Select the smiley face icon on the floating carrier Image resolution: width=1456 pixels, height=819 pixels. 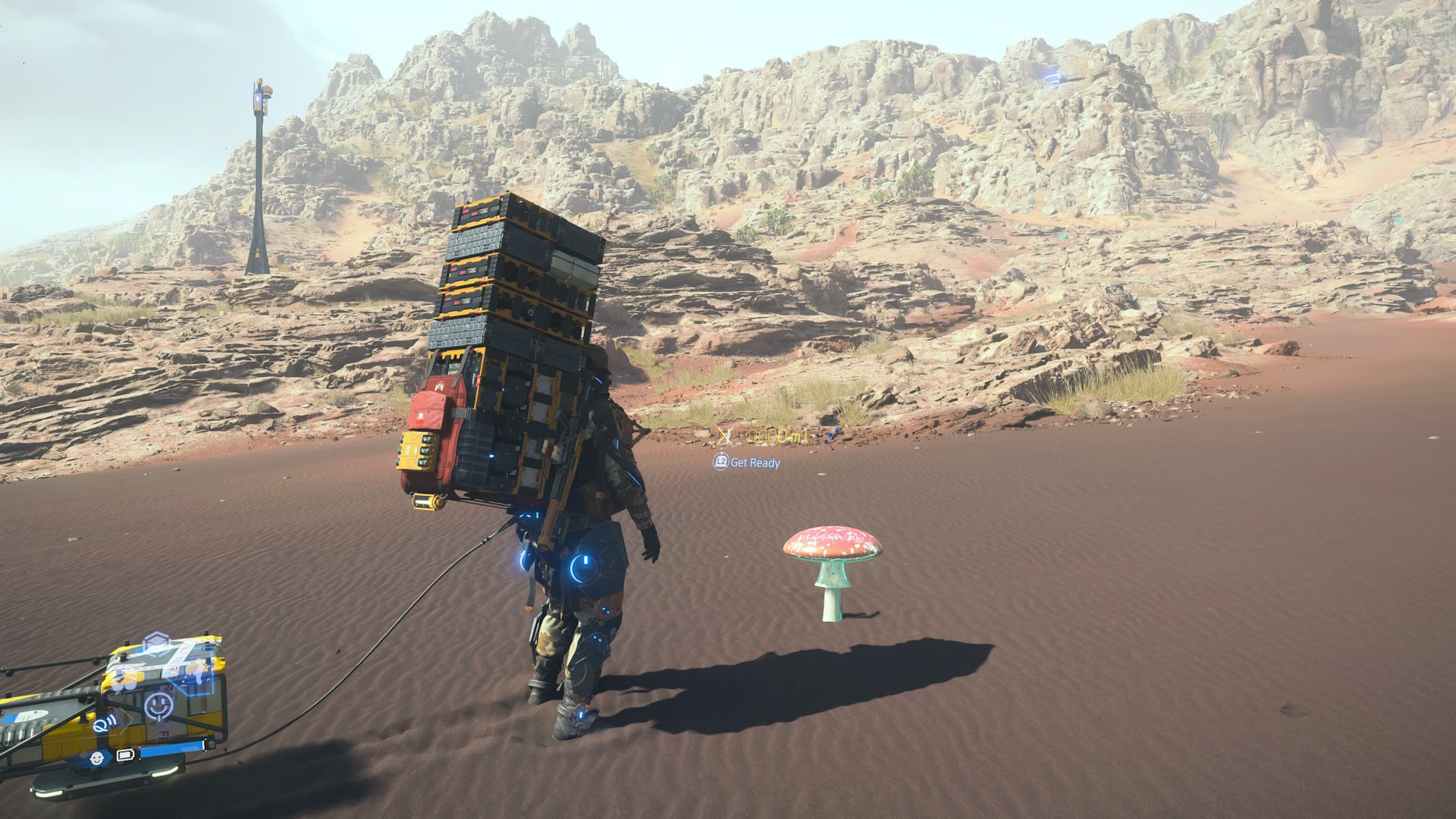click(158, 706)
